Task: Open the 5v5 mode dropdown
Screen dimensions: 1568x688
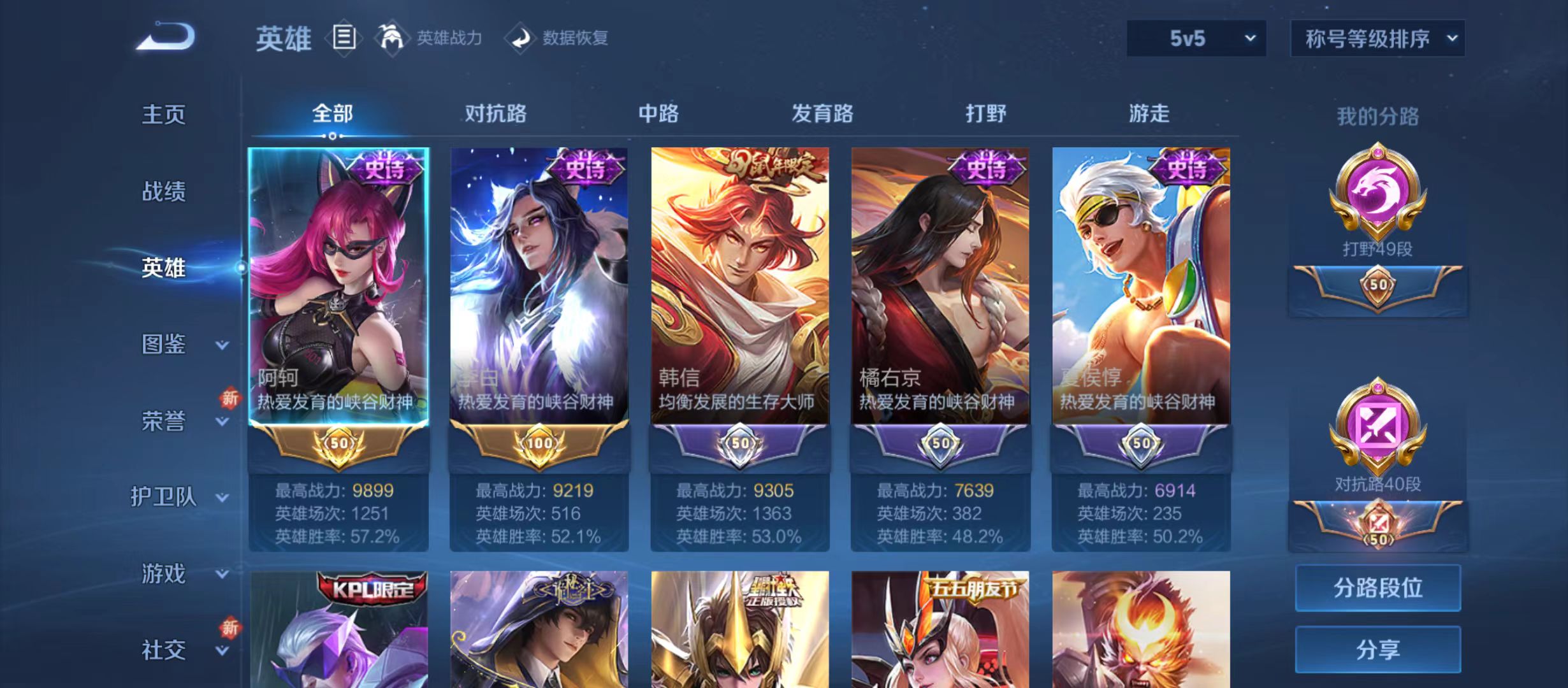Action: pos(1195,38)
